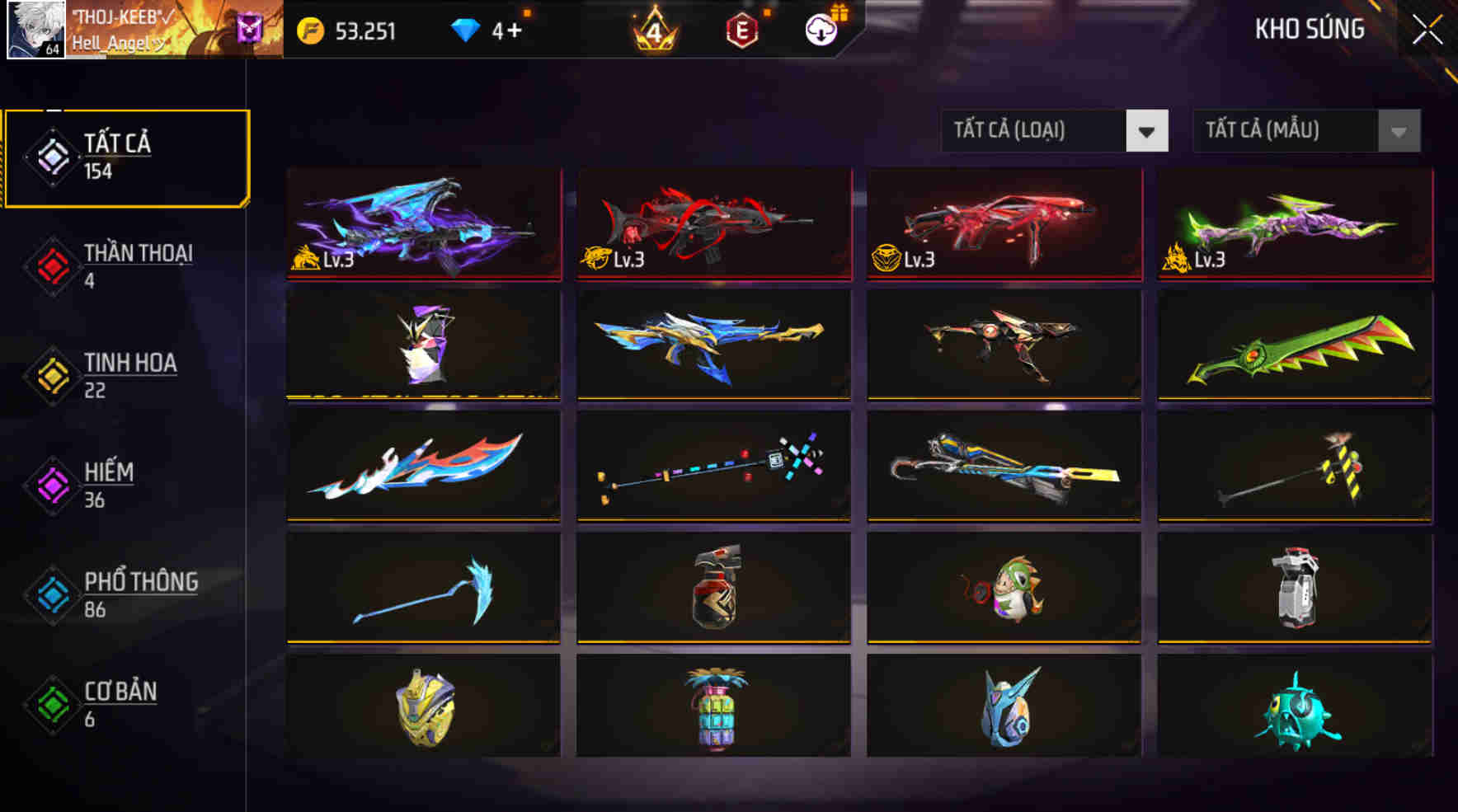Switch to the TINH HOA category
This screenshot has width=1458, height=812.
click(x=127, y=374)
